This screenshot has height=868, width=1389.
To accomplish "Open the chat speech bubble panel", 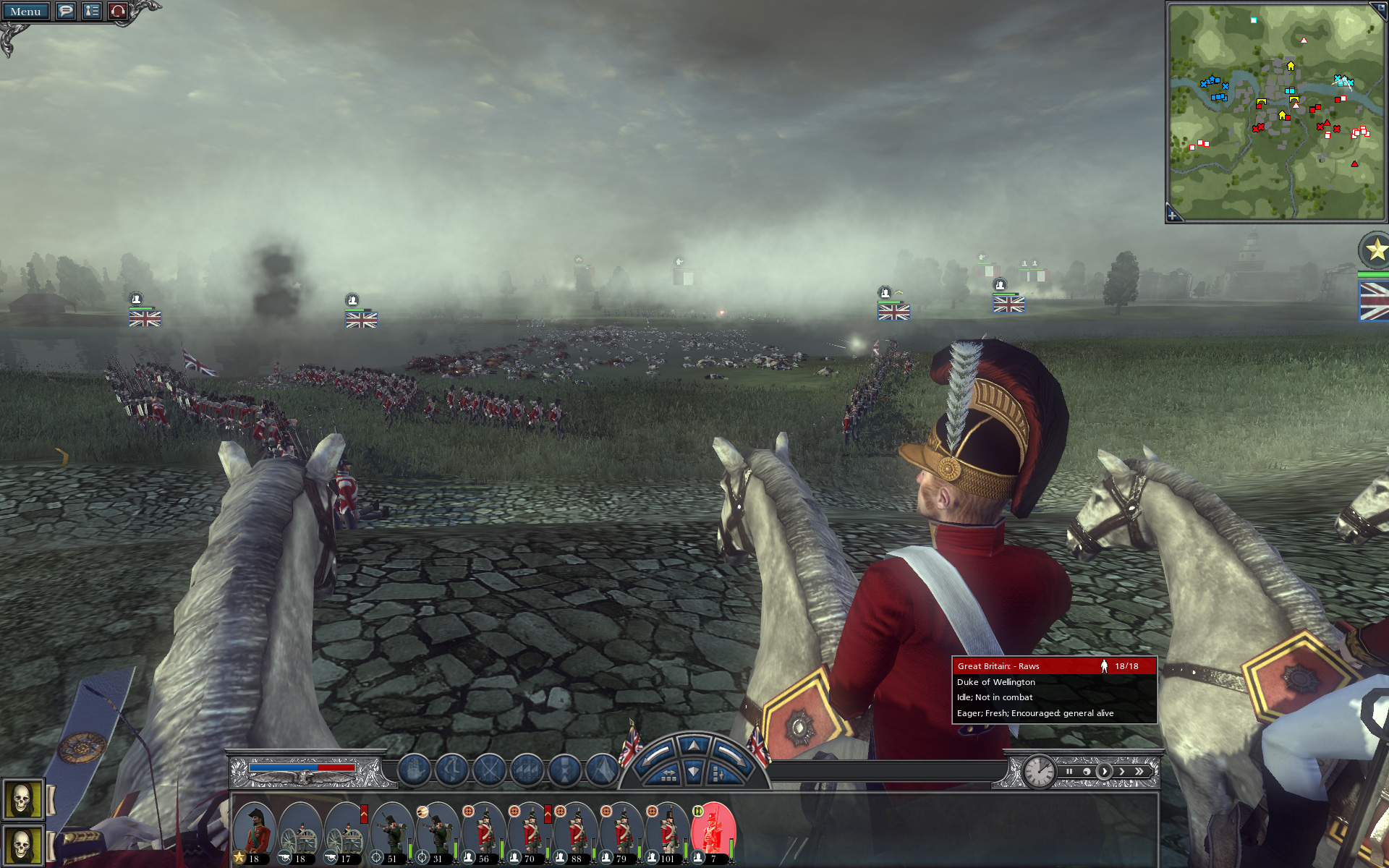I will pos(66,12).
